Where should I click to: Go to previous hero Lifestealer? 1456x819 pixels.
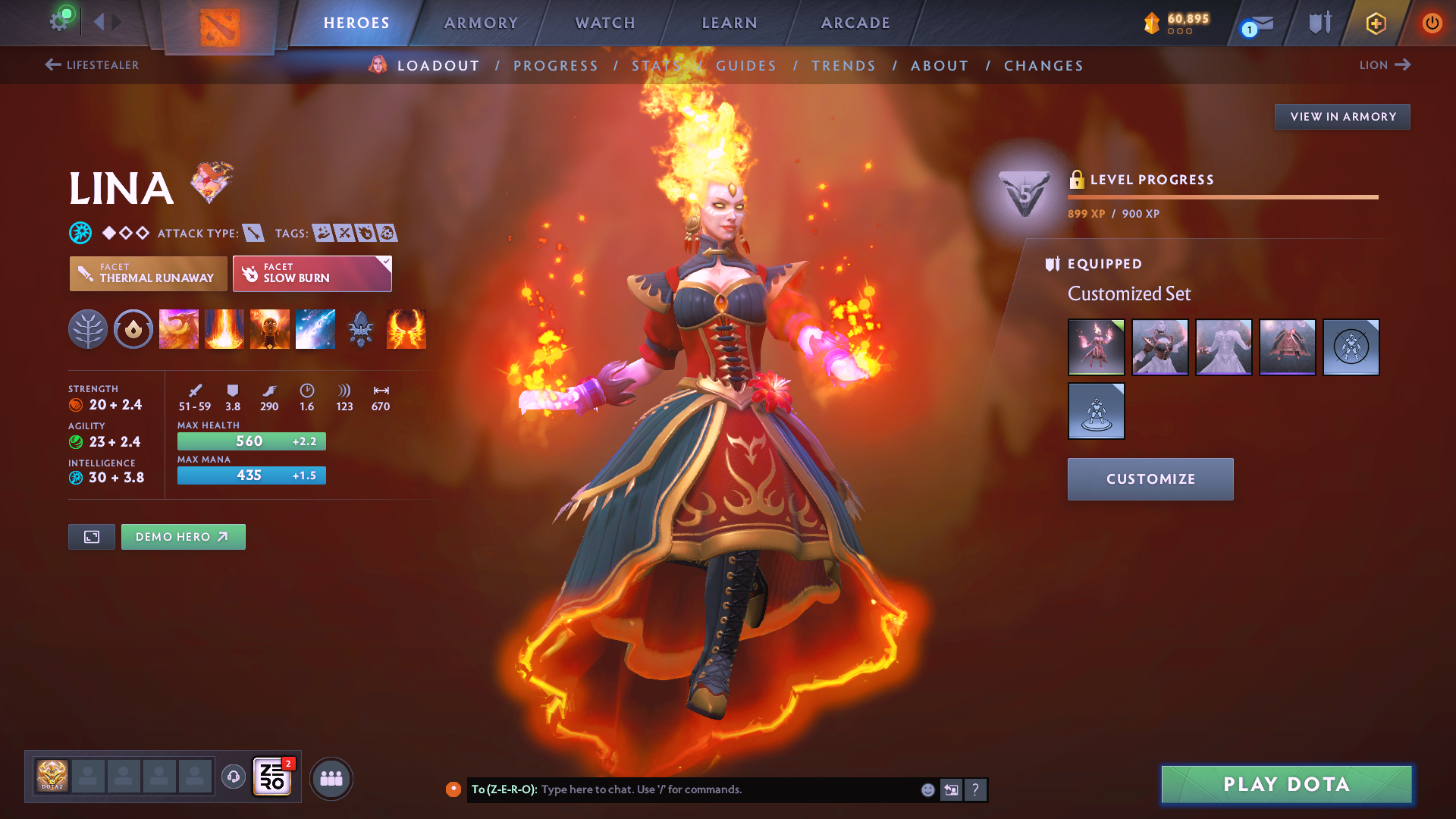[x=93, y=65]
